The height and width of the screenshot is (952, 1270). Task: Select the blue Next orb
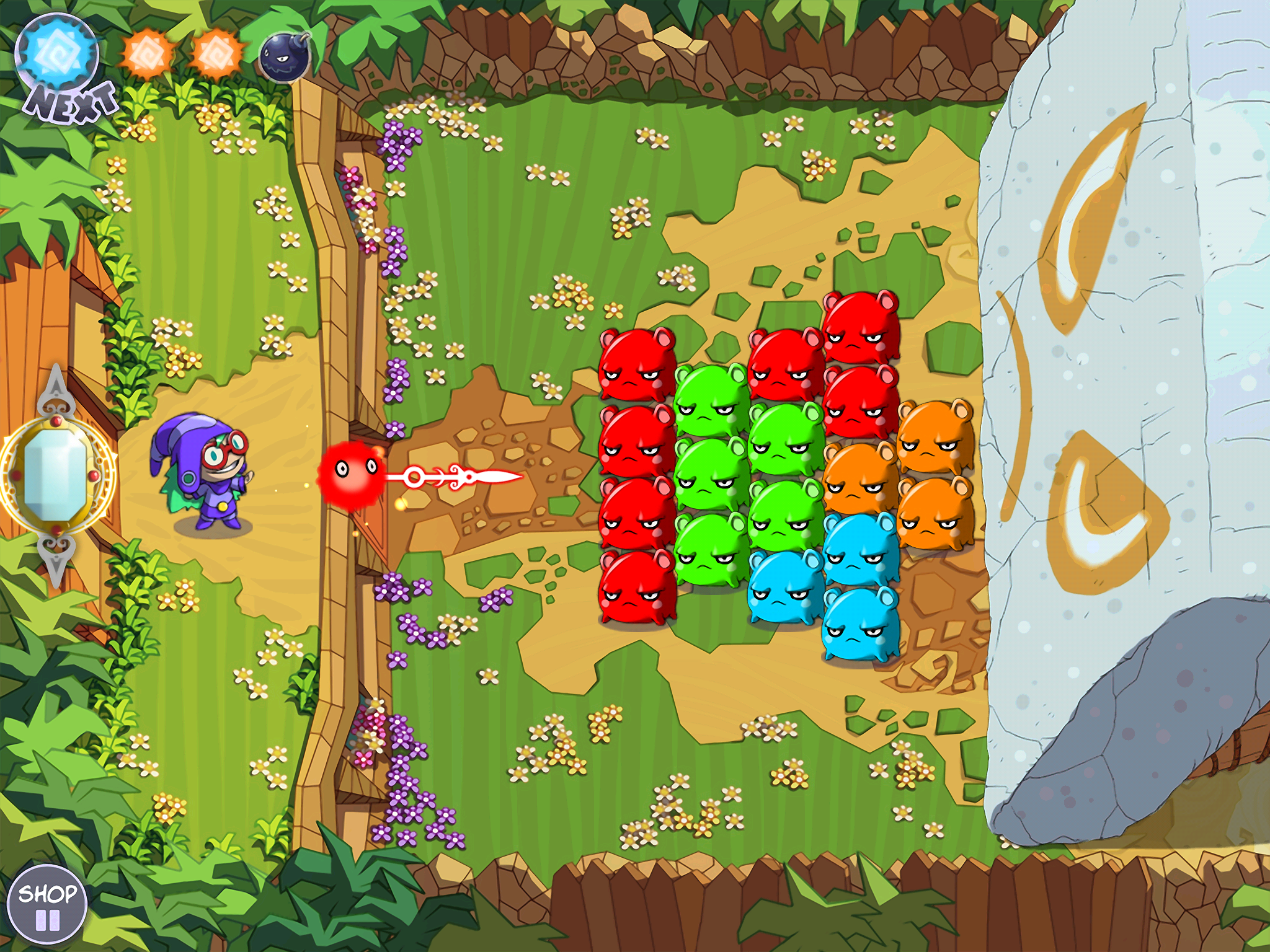pyautogui.click(x=57, y=54)
